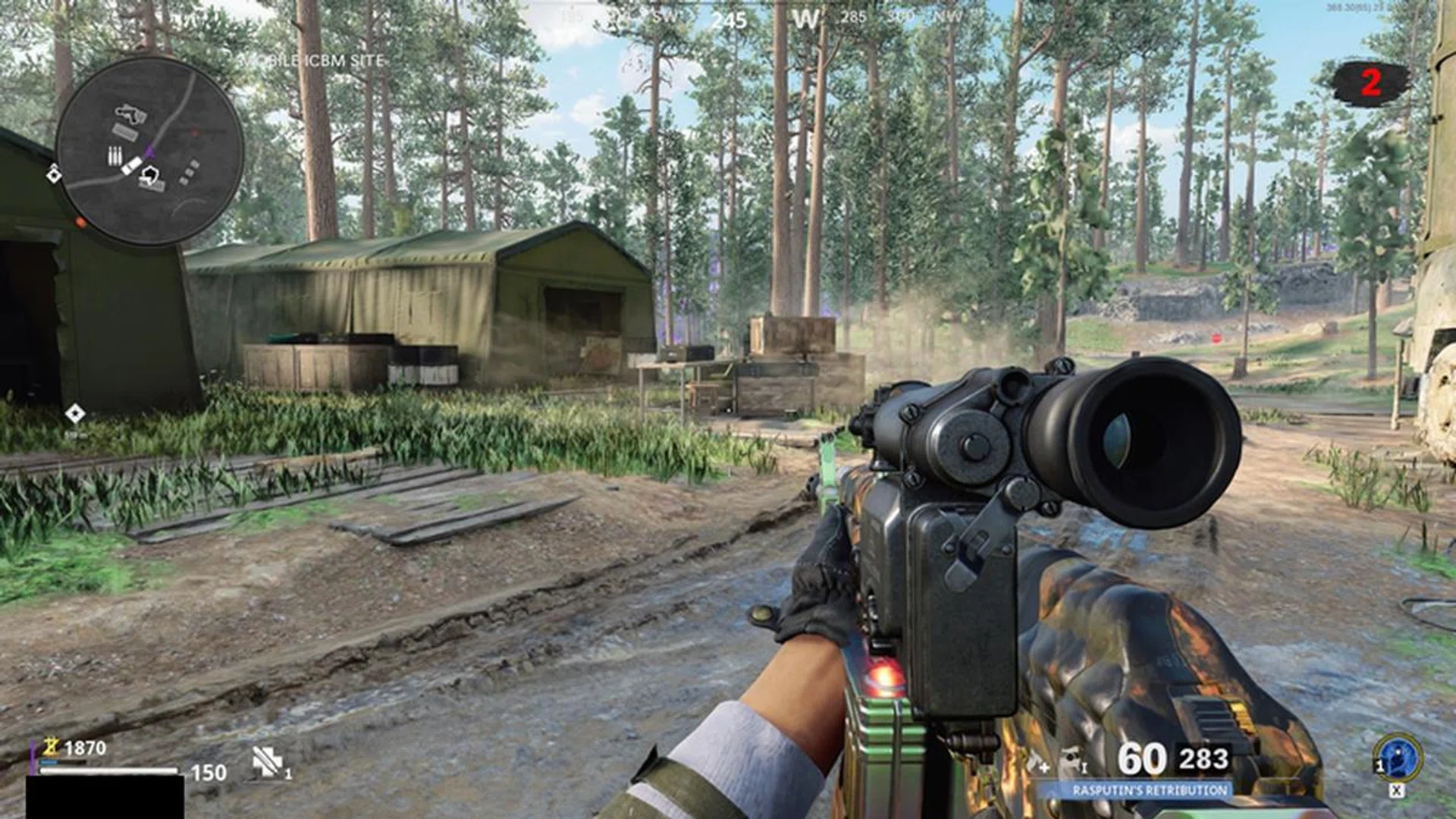
Task: Select the ammo crate bullets icon on minimap
Action: 115,157
